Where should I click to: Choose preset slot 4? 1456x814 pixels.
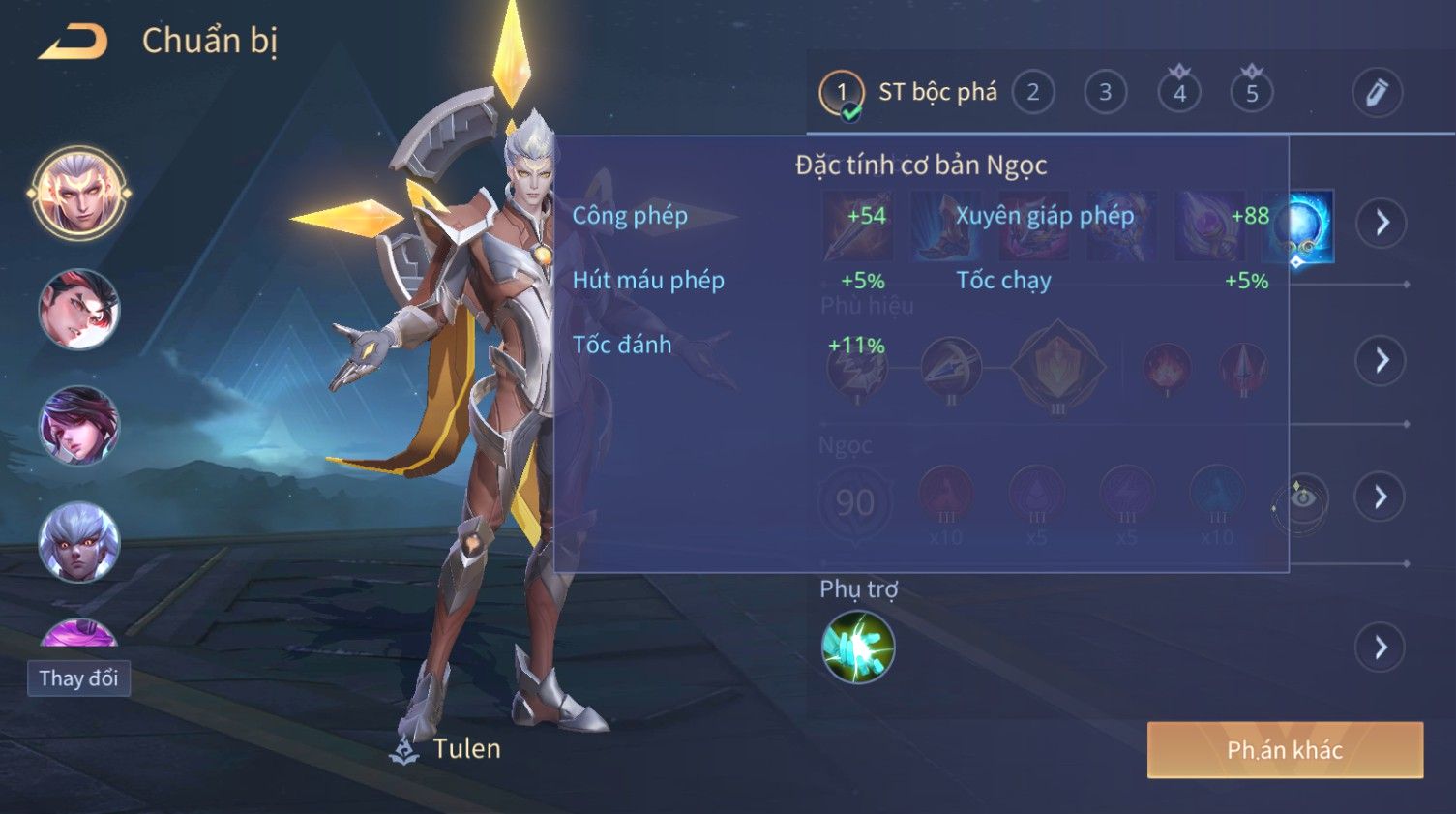tap(1179, 93)
